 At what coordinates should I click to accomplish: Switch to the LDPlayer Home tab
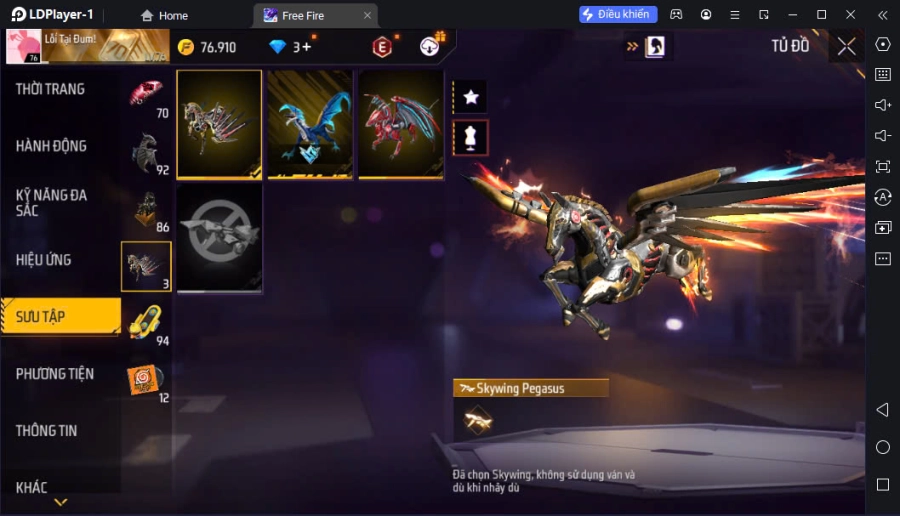point(165,15)
